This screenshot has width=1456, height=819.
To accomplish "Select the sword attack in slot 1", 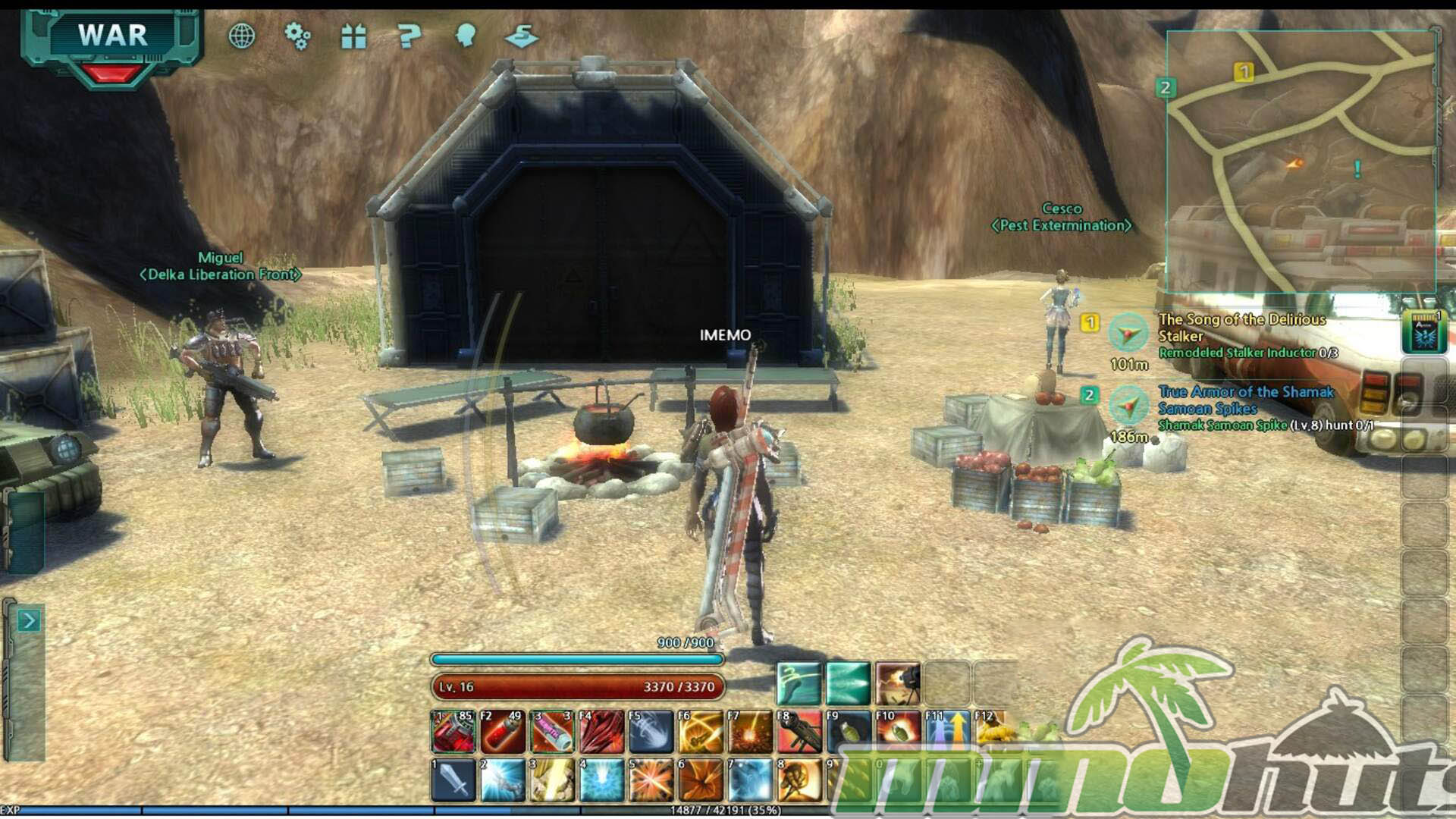I will pyautogui.click(x=453, y=780).
